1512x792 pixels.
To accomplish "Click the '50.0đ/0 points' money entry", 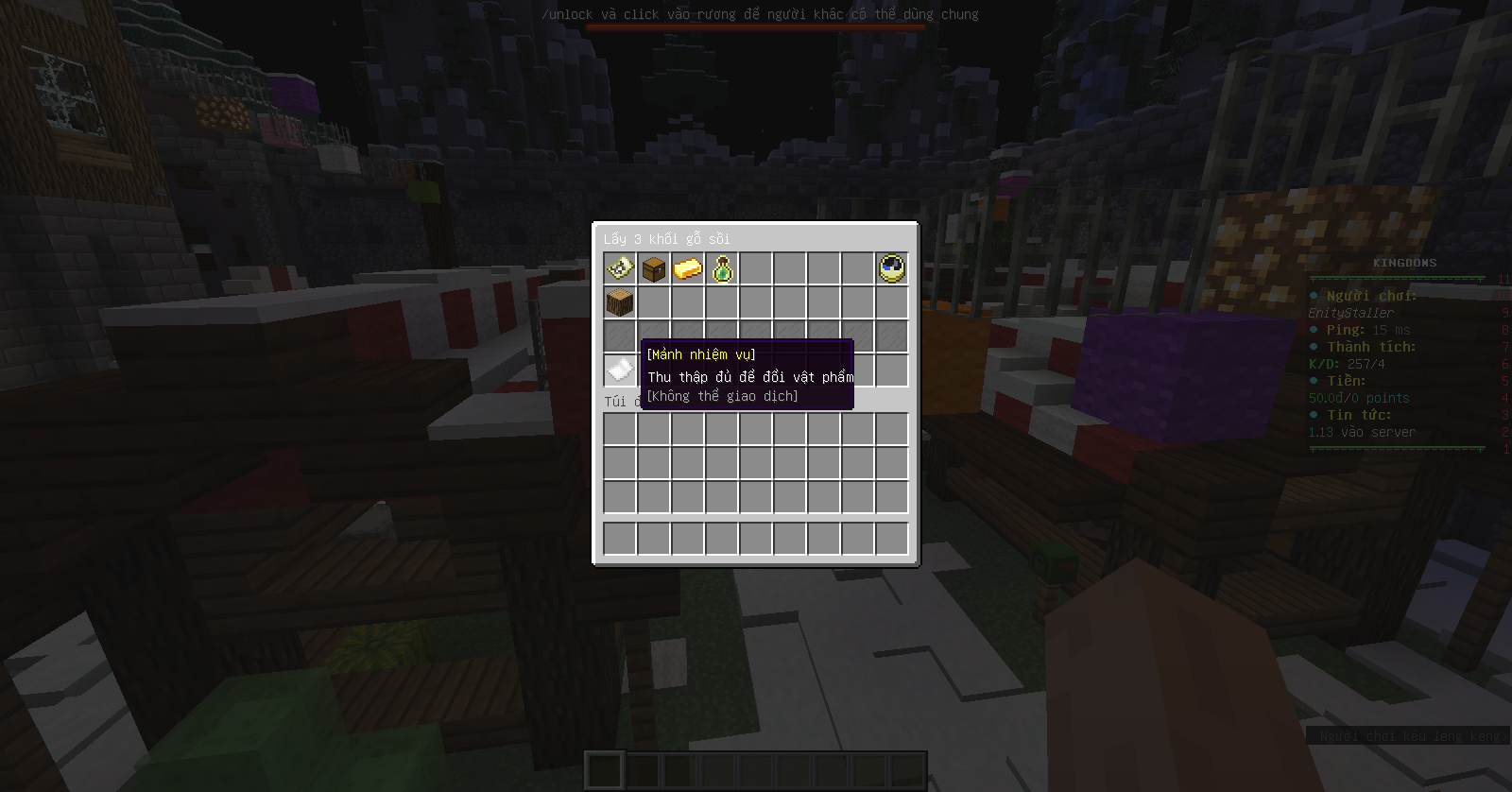I will point(1361,398).
